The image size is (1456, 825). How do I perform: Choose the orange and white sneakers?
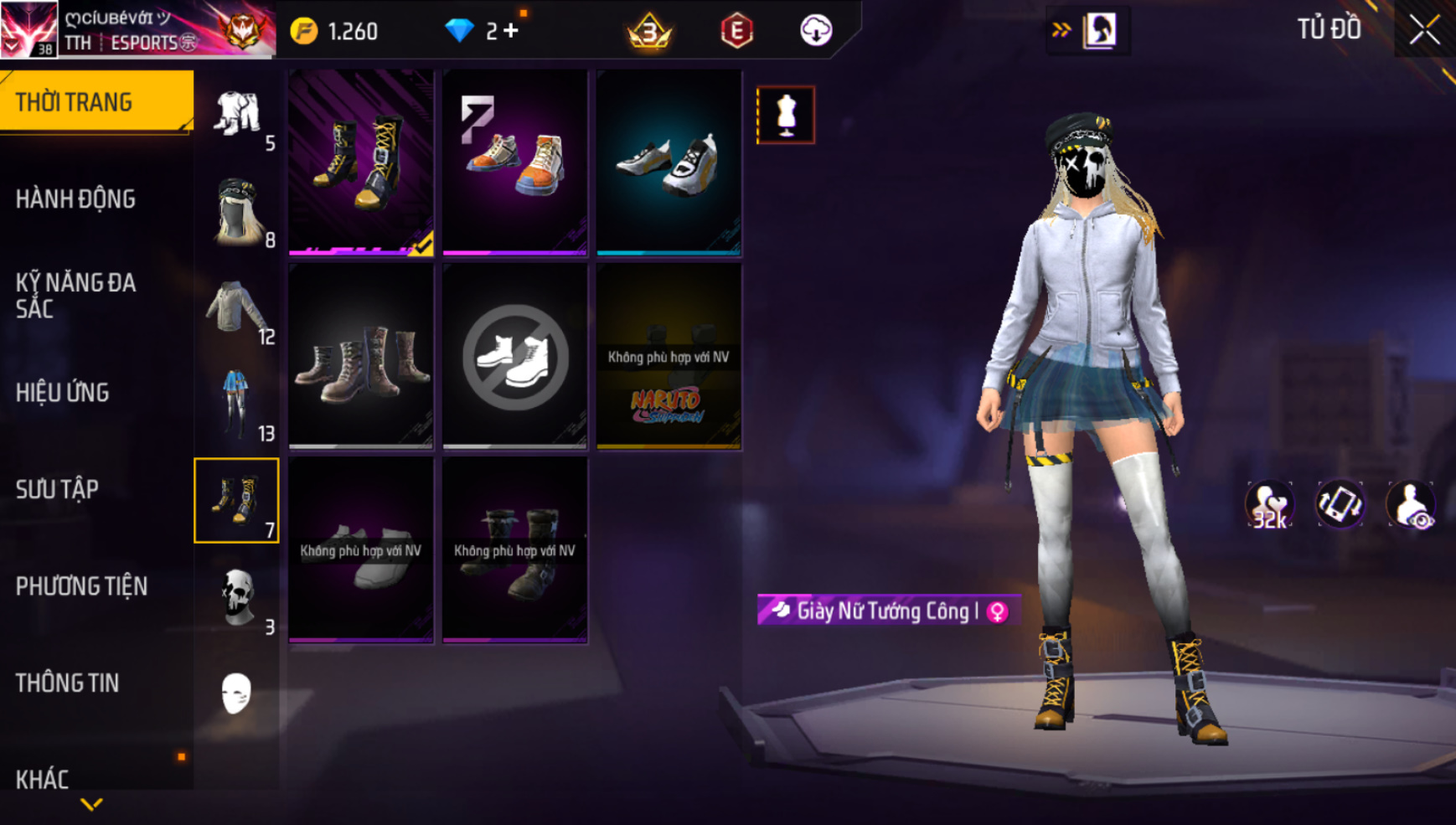514,162
